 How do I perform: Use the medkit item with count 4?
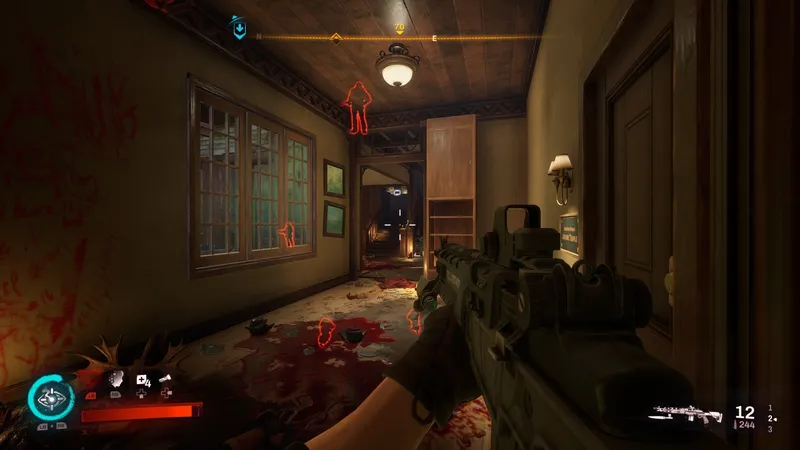pos(143,380)
